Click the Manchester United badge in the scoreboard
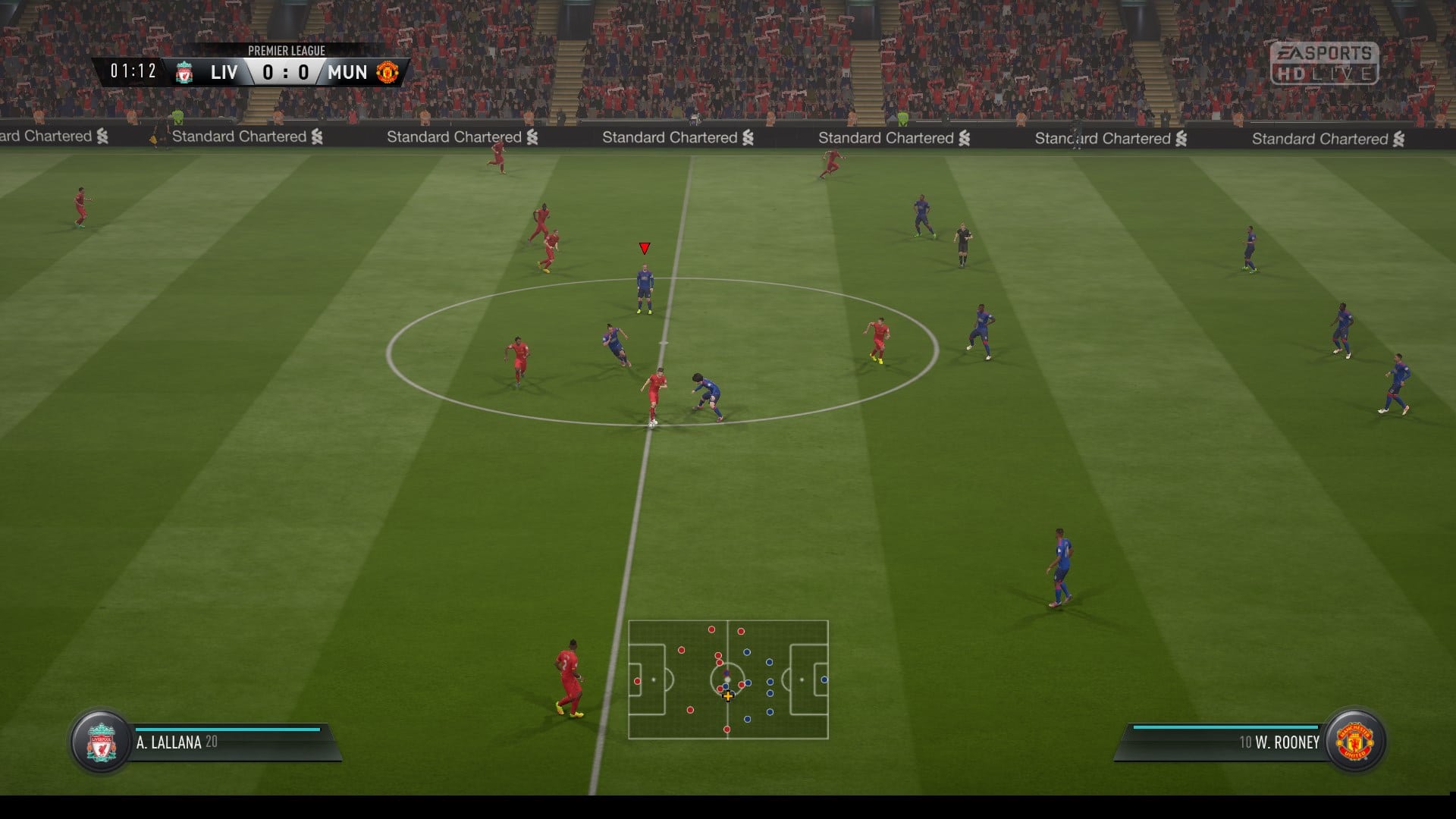 tap(388, 73)
